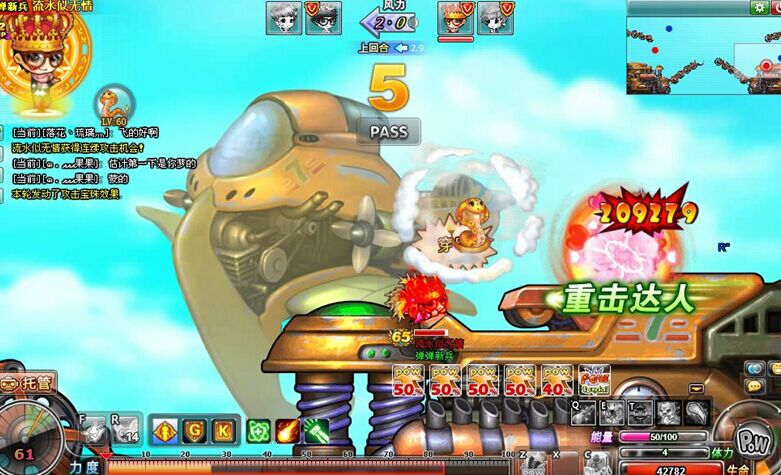The height and width of the screenshot is (475, 781).
Task: Use the green atom plus skill
Action: [x=259, y=431]
